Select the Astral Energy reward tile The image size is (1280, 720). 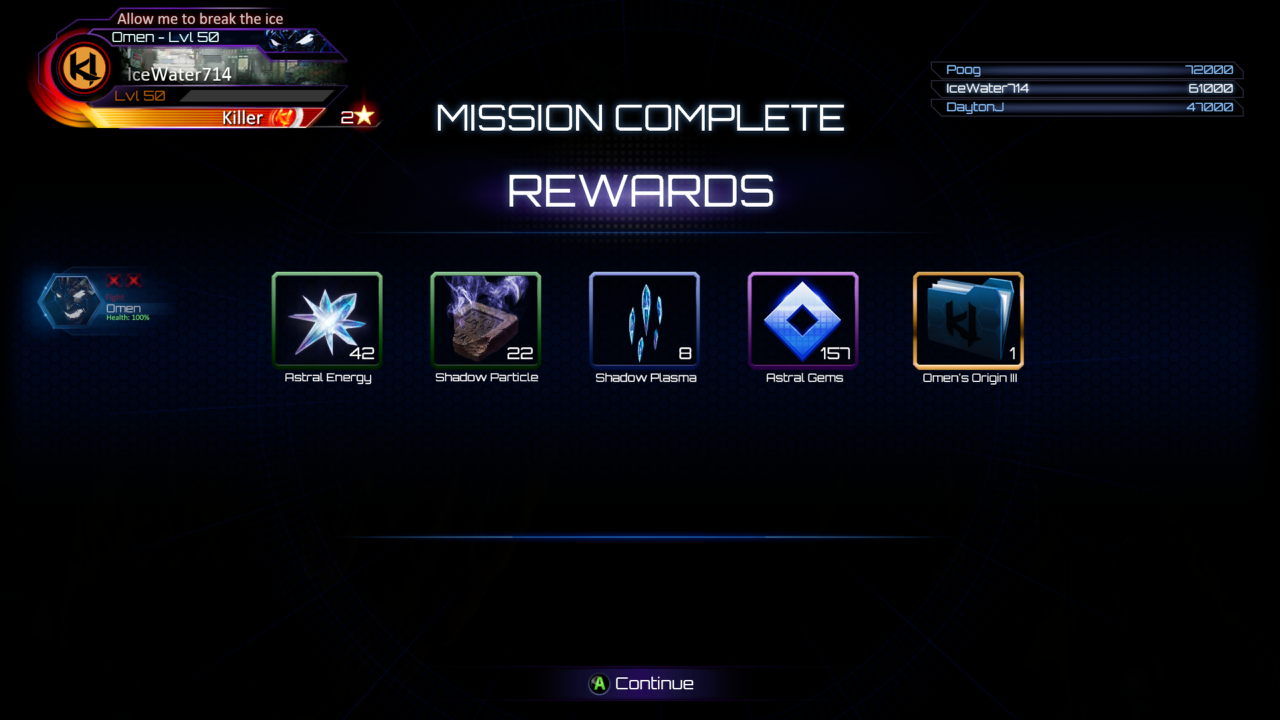click(327, 320)
